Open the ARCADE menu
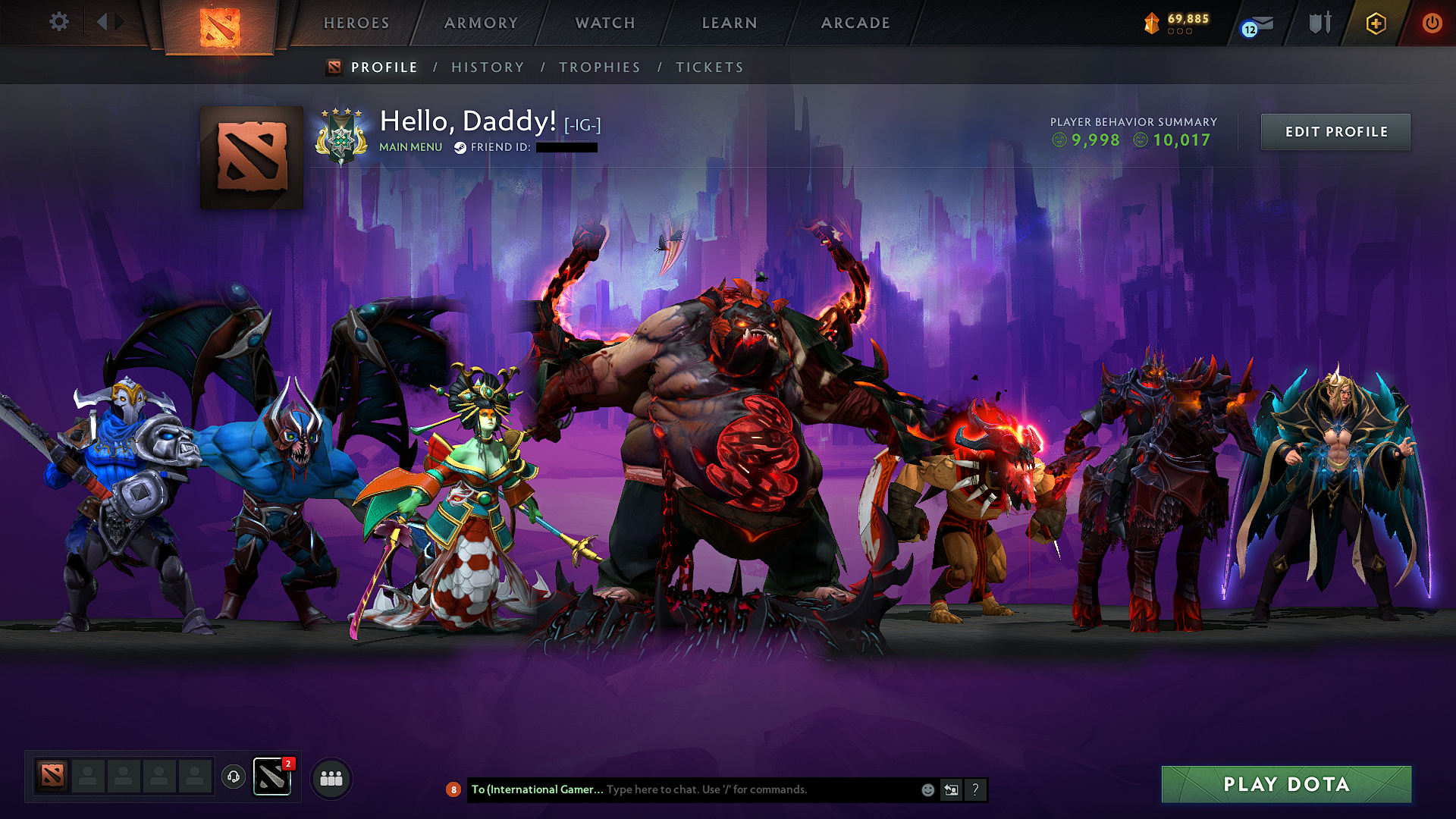This screenshot has width=1456, height=819. (855, 23)
